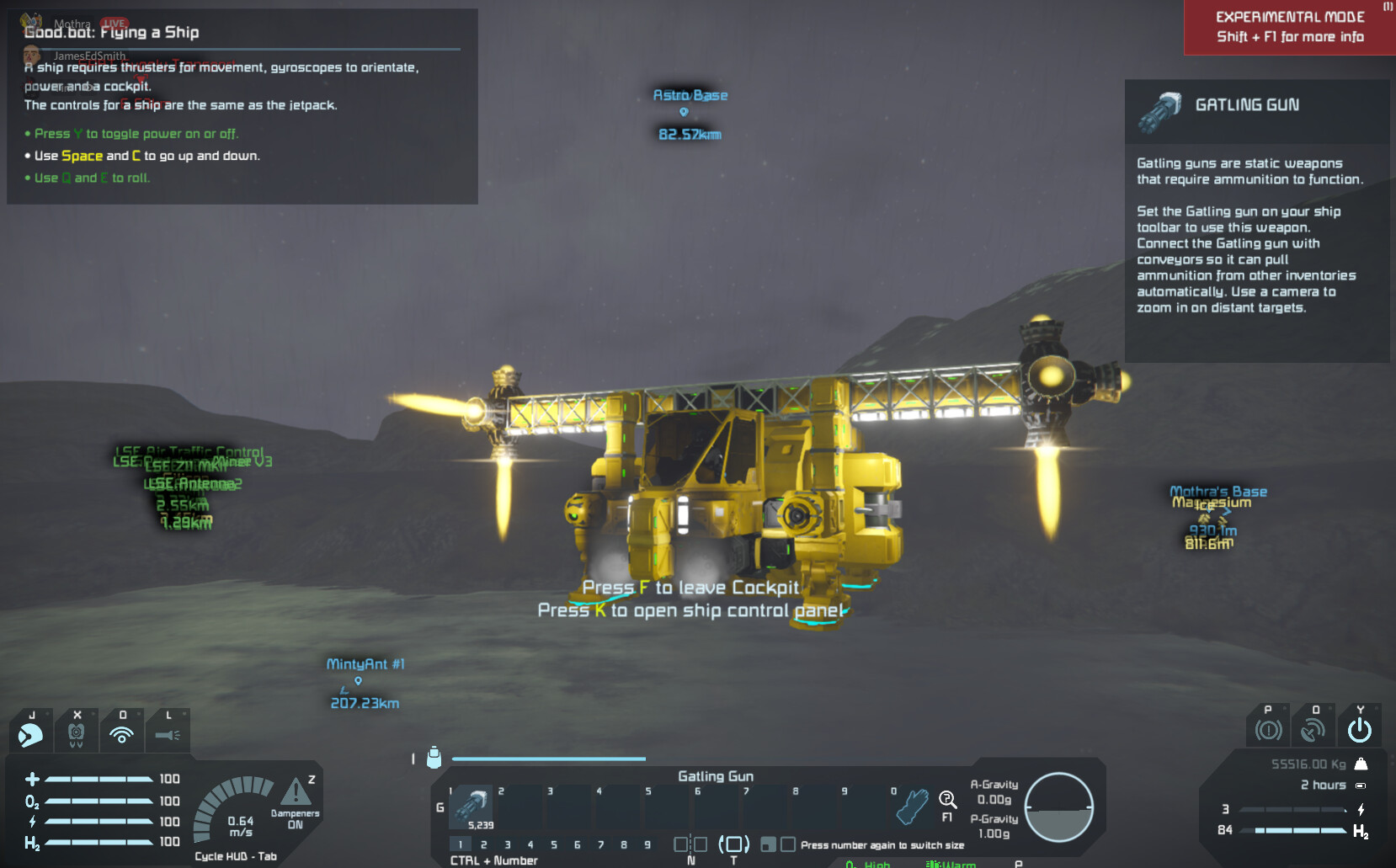Click the artificial horizon gravity indicator
Image resolution: width=1396 pixels, height=868 pixels.
pos(1058,807)
